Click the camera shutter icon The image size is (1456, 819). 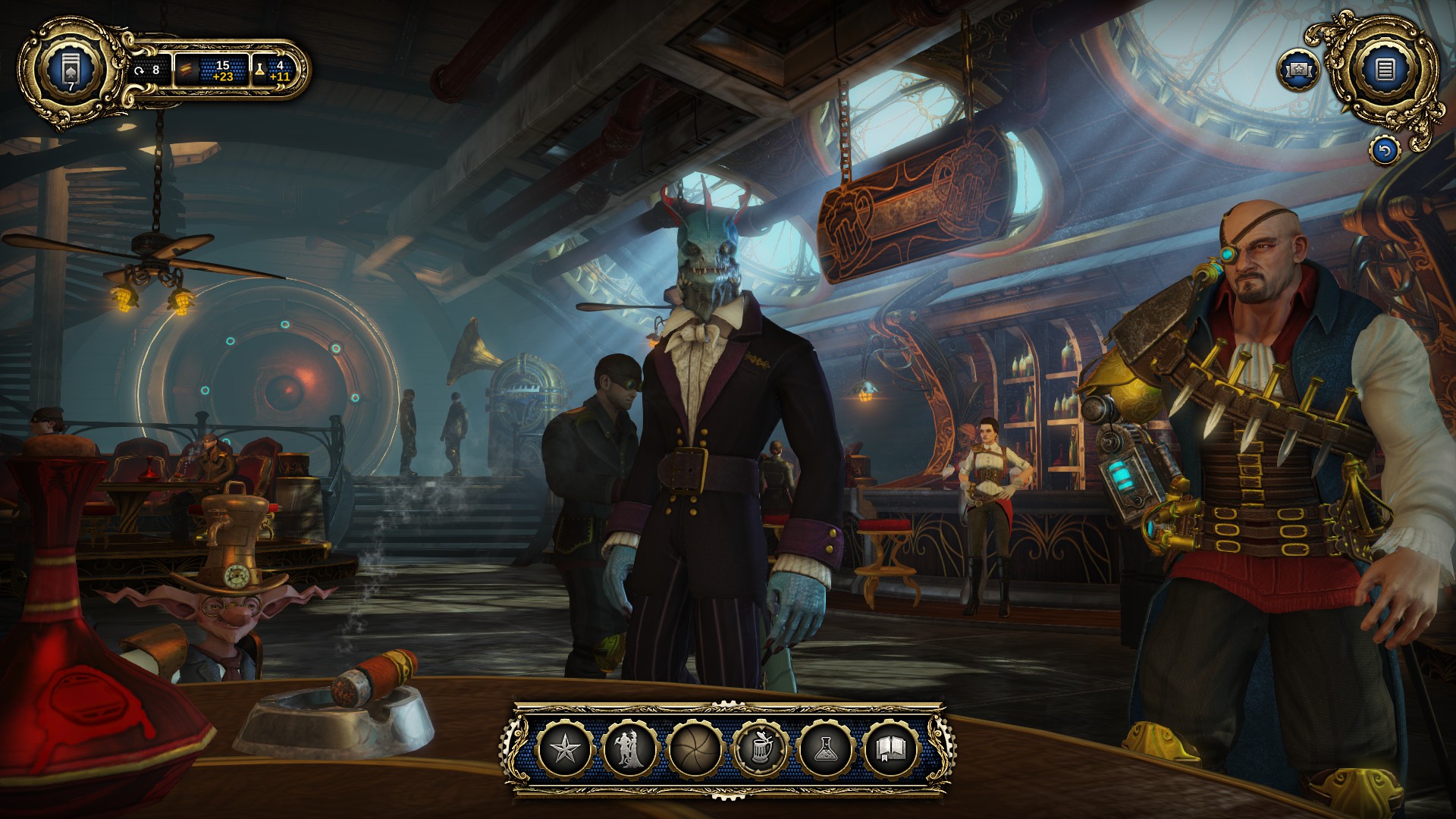[695, 749]
